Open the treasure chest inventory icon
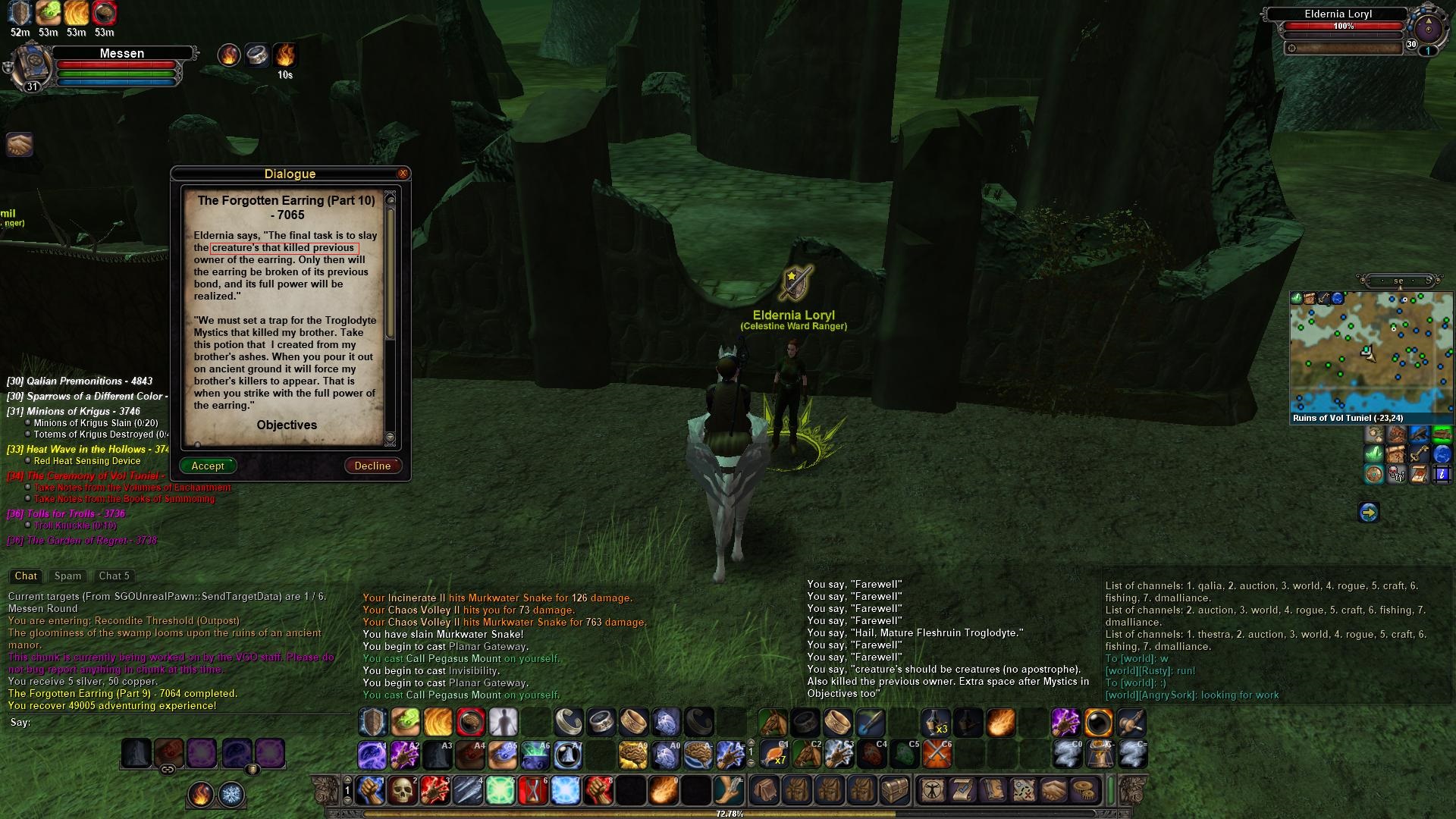The image size is (1456, 819). point(894,790)
